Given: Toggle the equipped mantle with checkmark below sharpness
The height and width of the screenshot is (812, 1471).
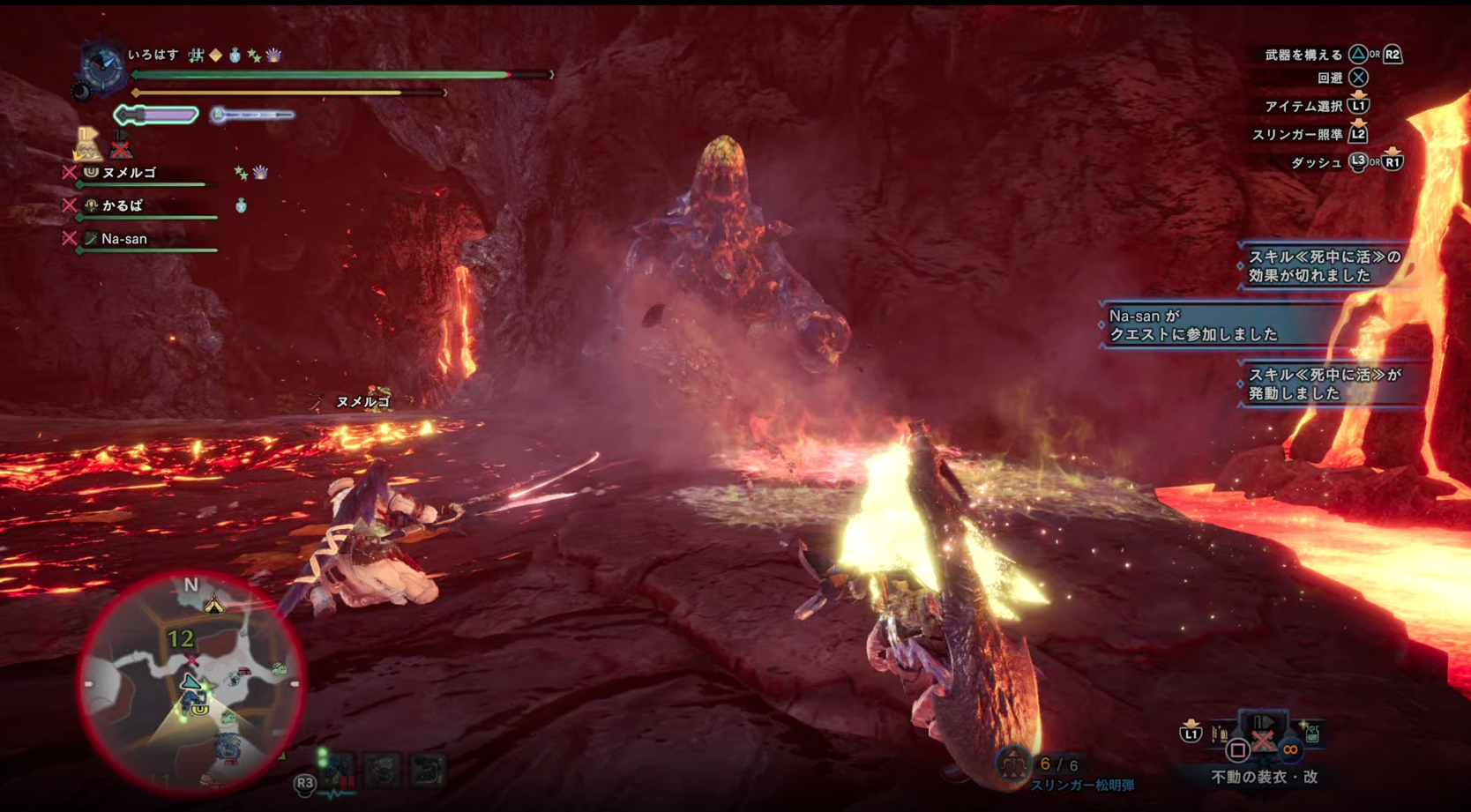Looking at the screenshot, I should tap(88, 145).
